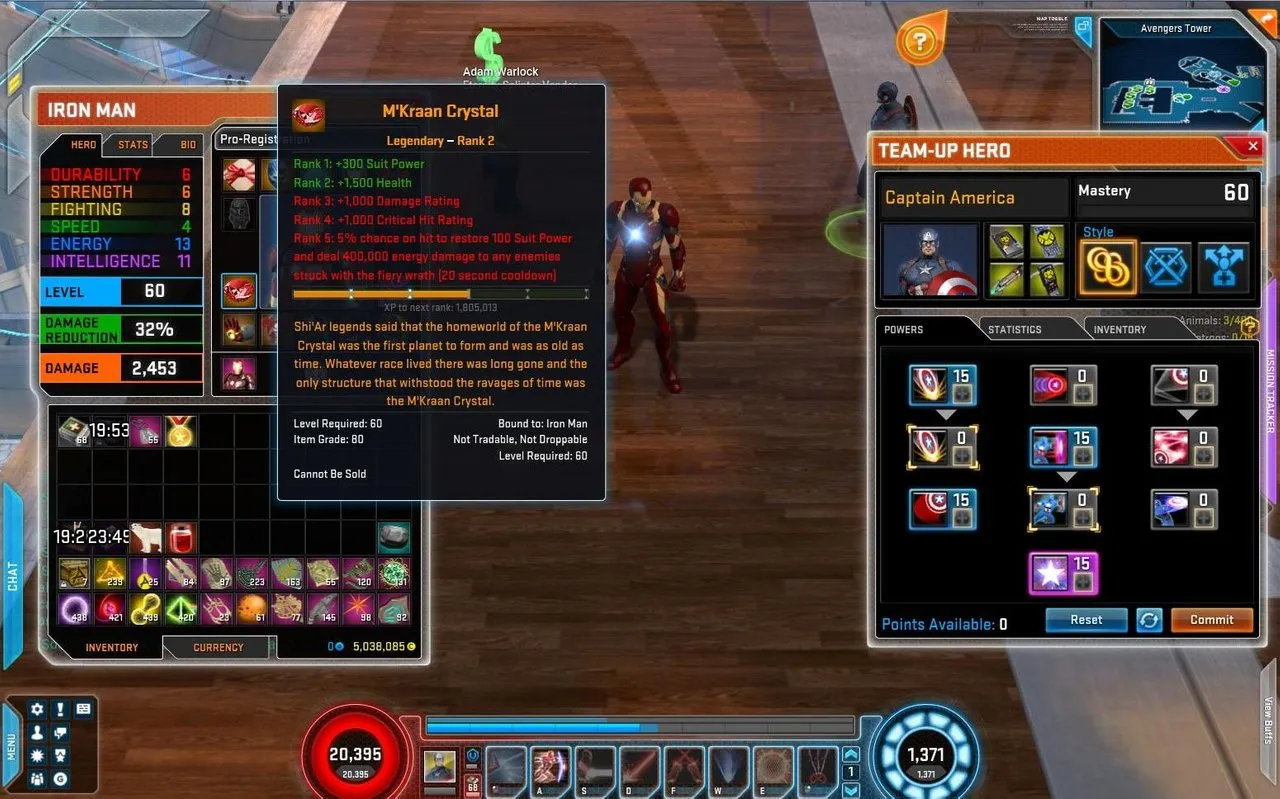
Task: Reset Captain America's power points
Action: pyautogui.click(x=1086, y=620)
